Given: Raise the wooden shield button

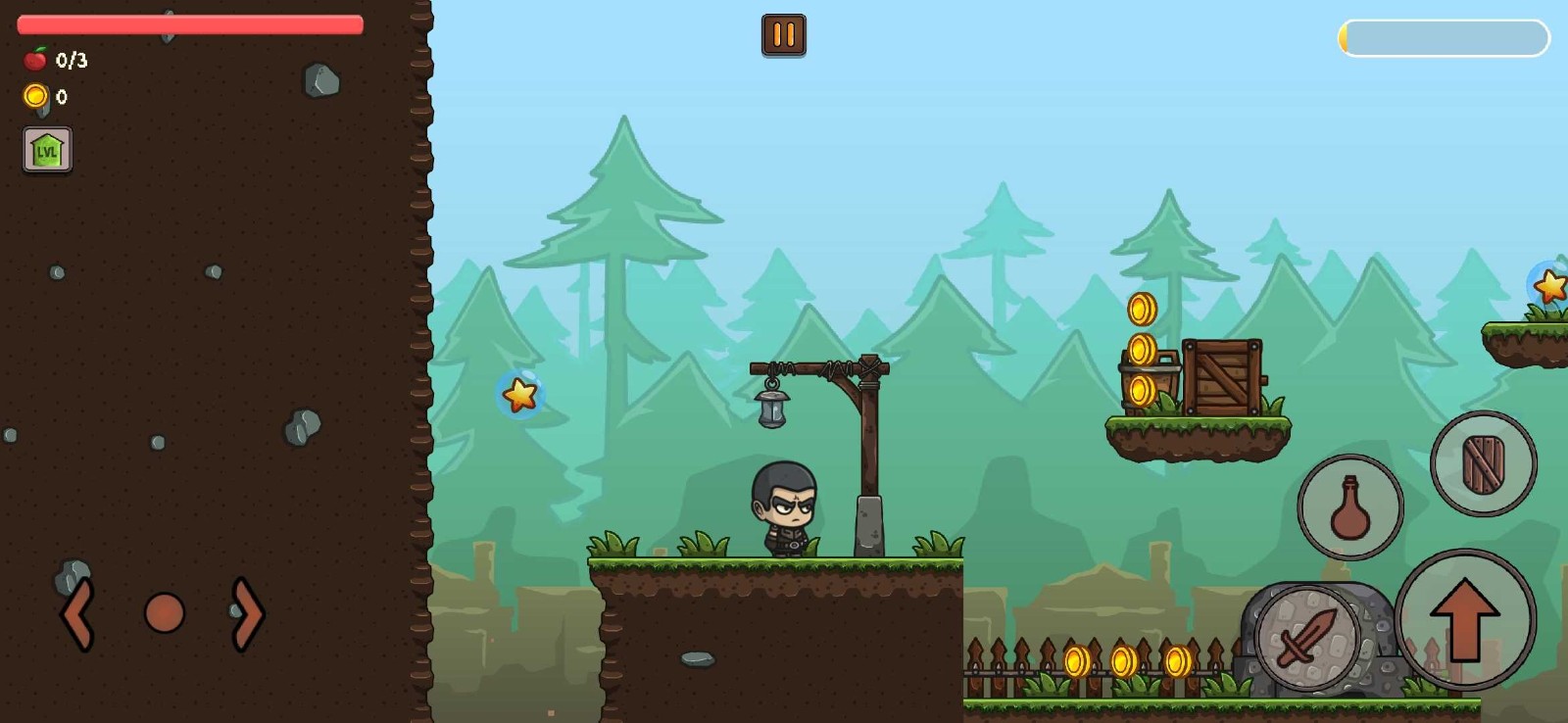Looking at the screenshot, I should click(x=1483, y=463).
